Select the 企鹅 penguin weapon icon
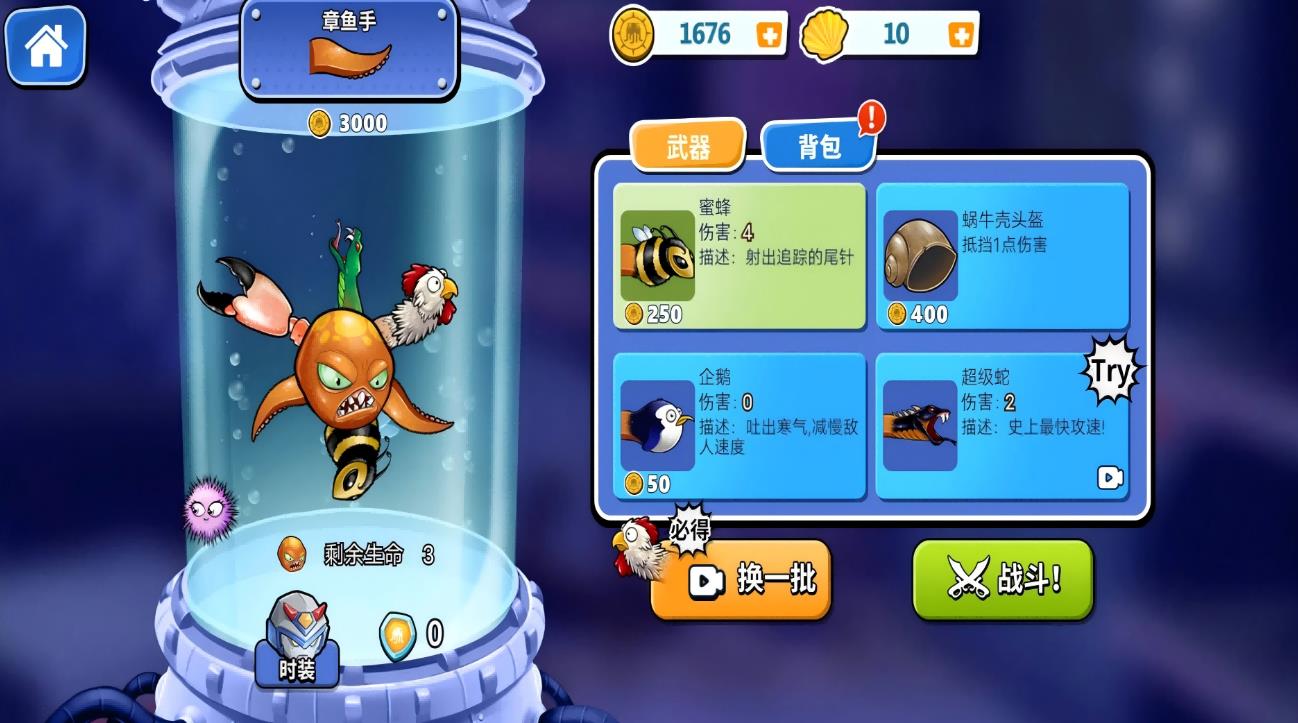Screen dimensions: 1298x723 tap(657, 423)
